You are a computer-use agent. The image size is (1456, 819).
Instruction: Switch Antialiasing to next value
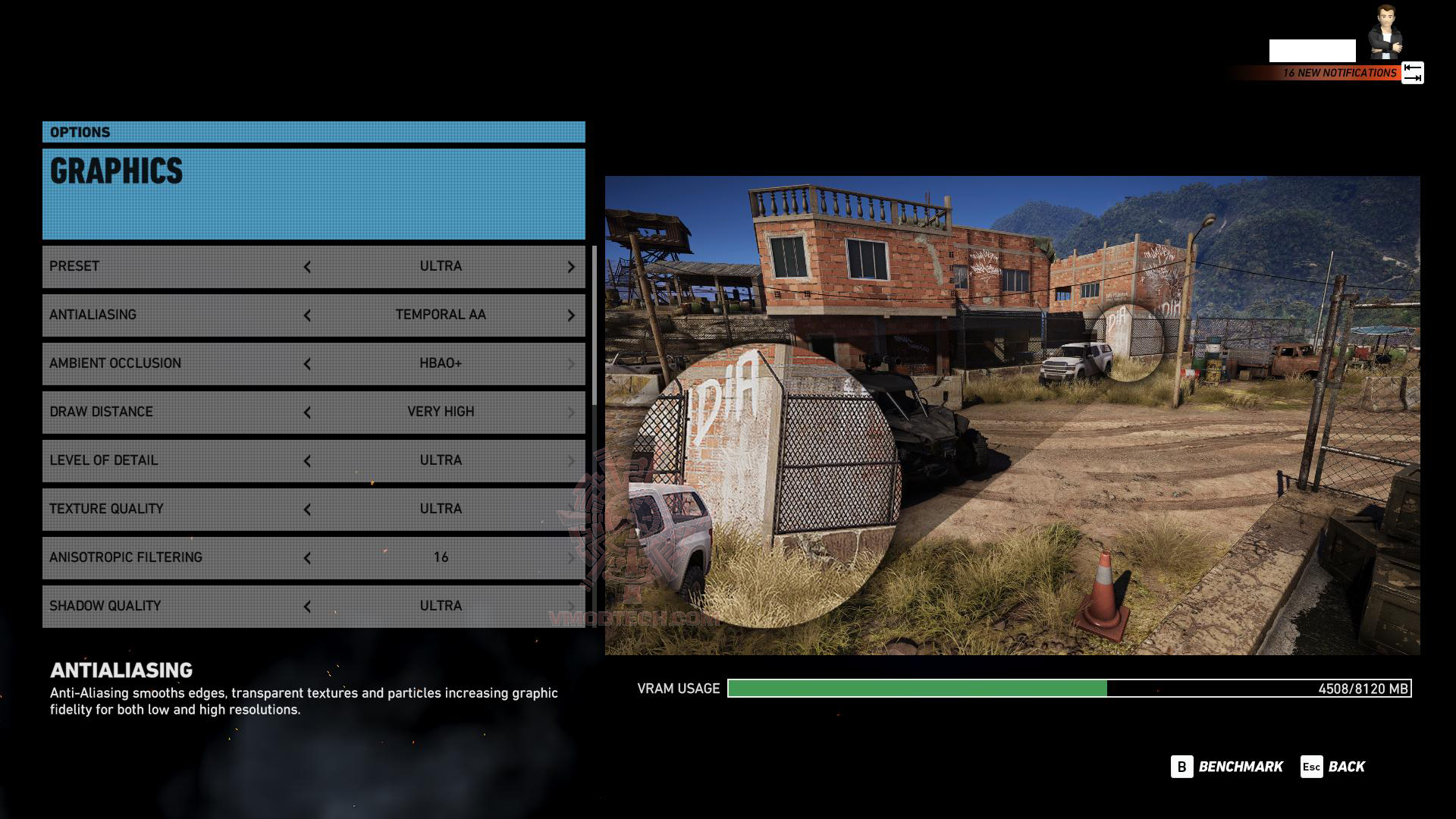571,315
